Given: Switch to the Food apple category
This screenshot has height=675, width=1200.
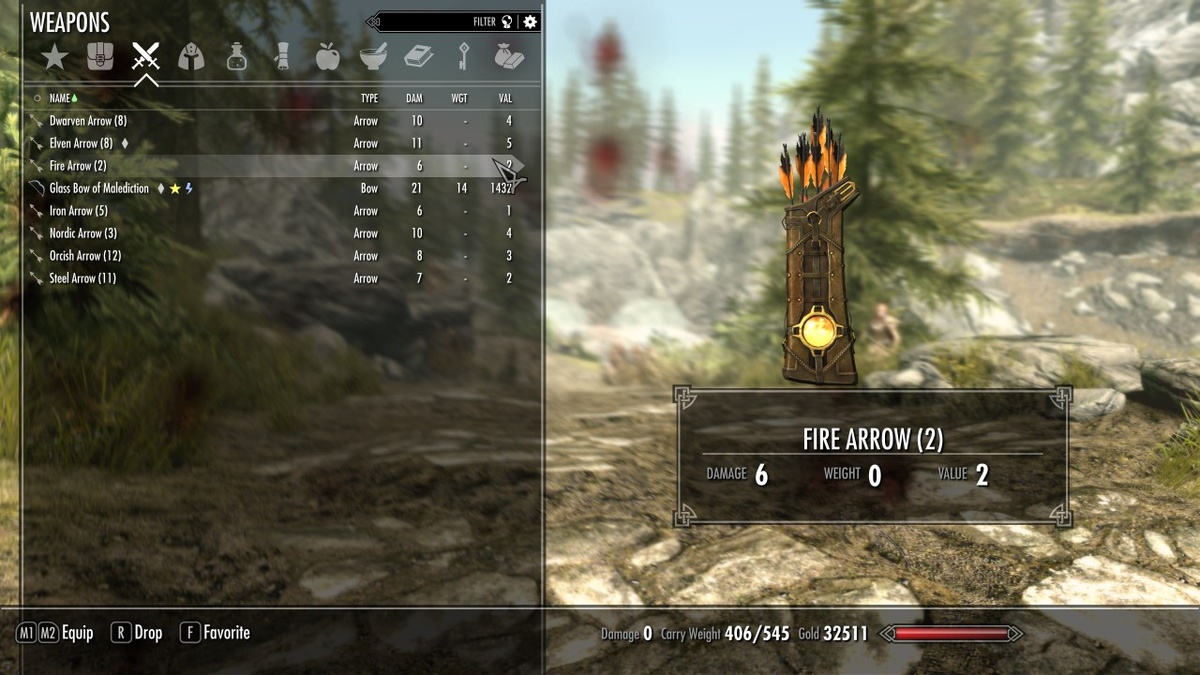Looking at the screenshot, I should point(327,57).
